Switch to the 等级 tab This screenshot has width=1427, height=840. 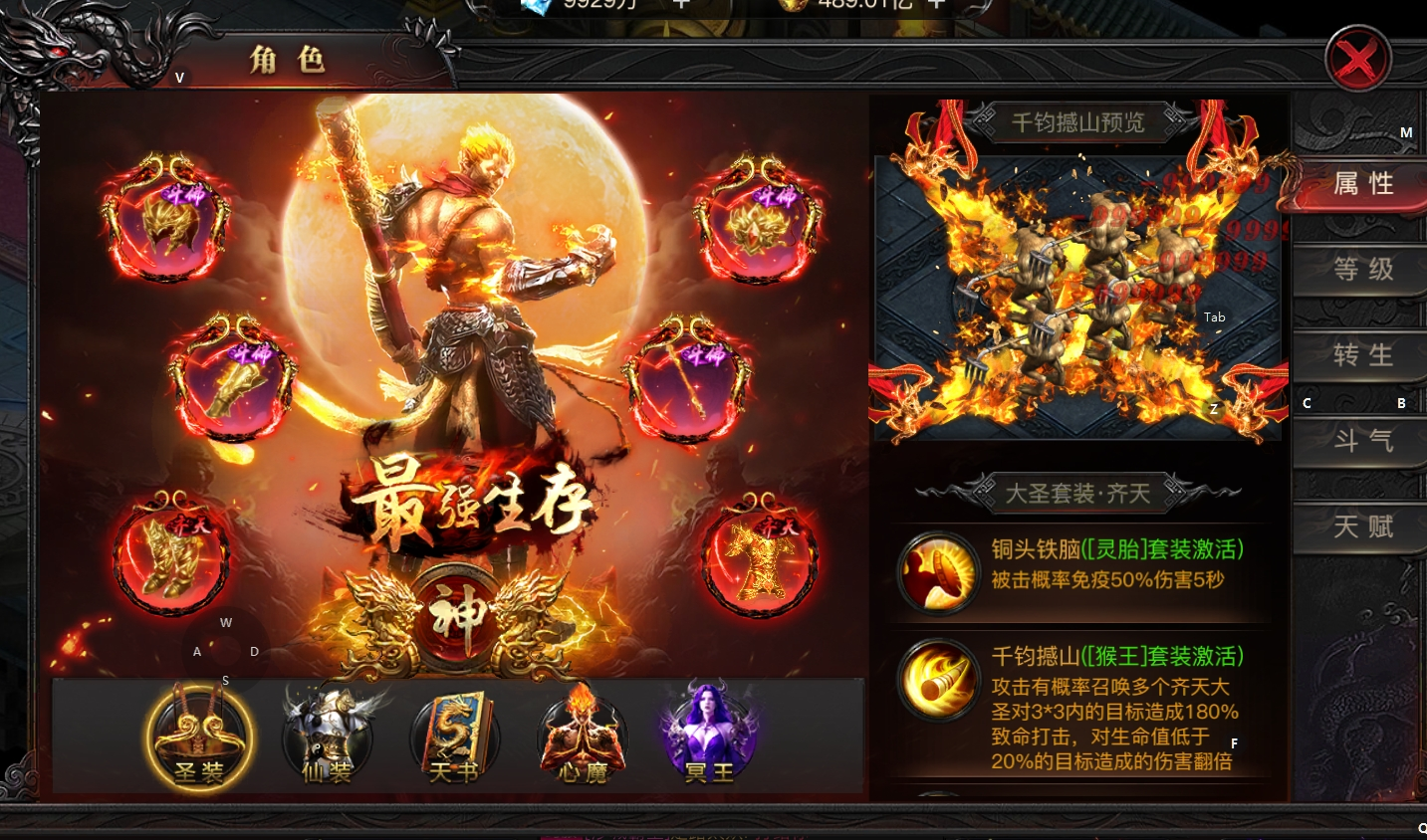(x=1360, y=269)
